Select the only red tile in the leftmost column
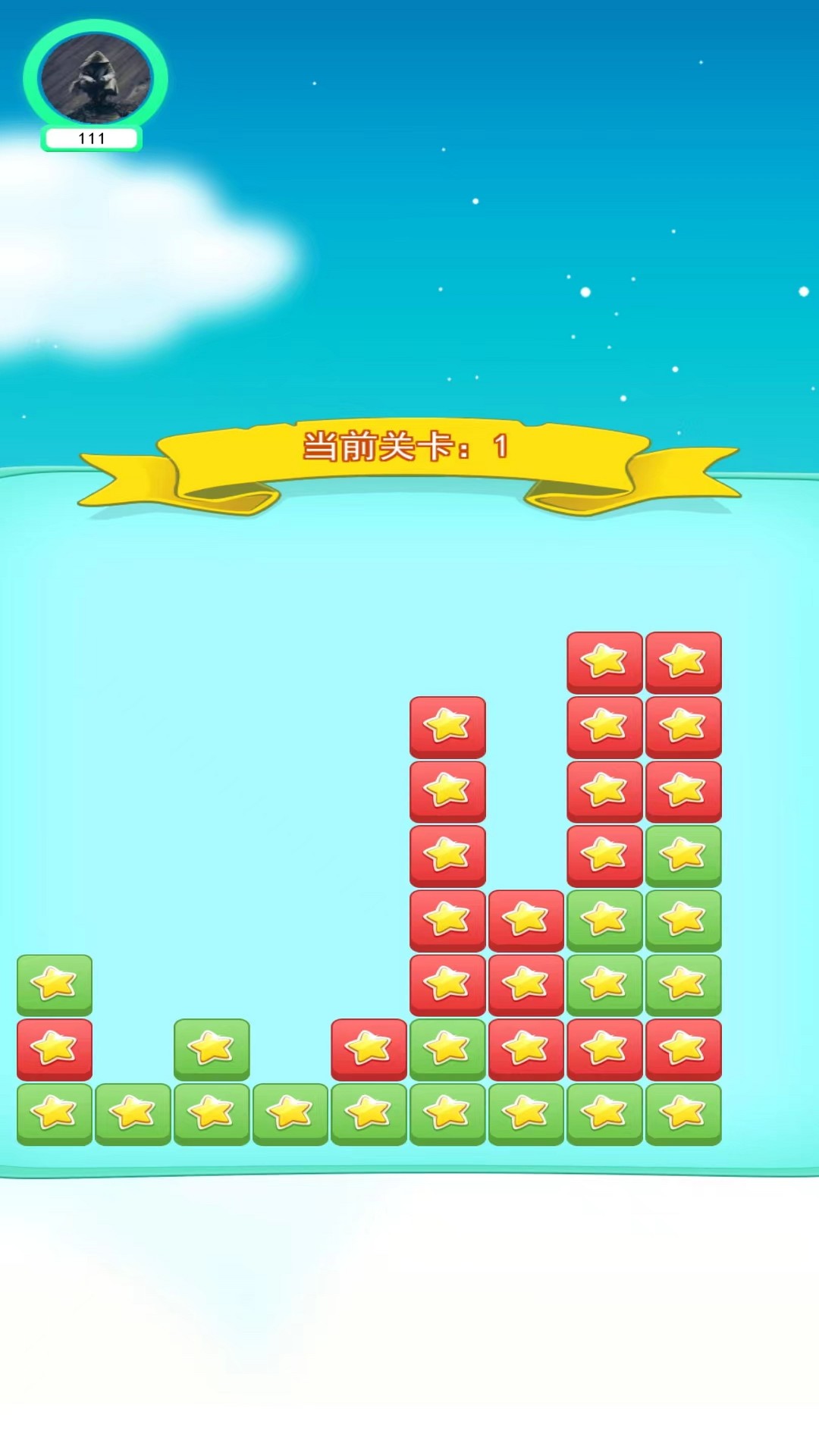The width and height of the screenshot is (819, 1456). coord(55,1050)
